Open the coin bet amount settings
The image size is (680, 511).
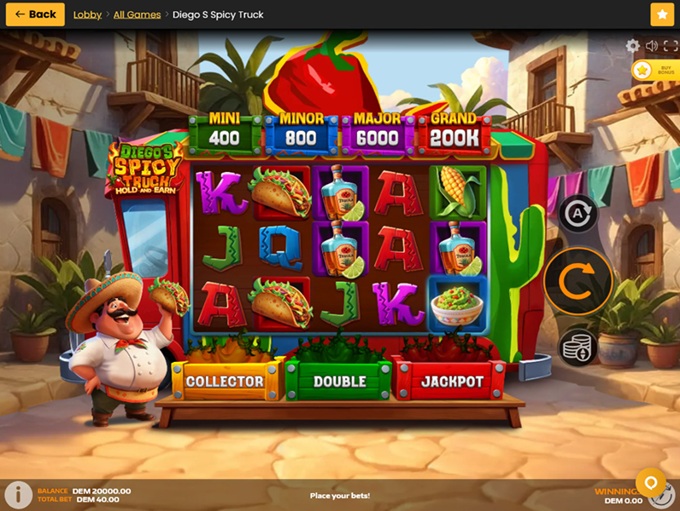[577, 347]
